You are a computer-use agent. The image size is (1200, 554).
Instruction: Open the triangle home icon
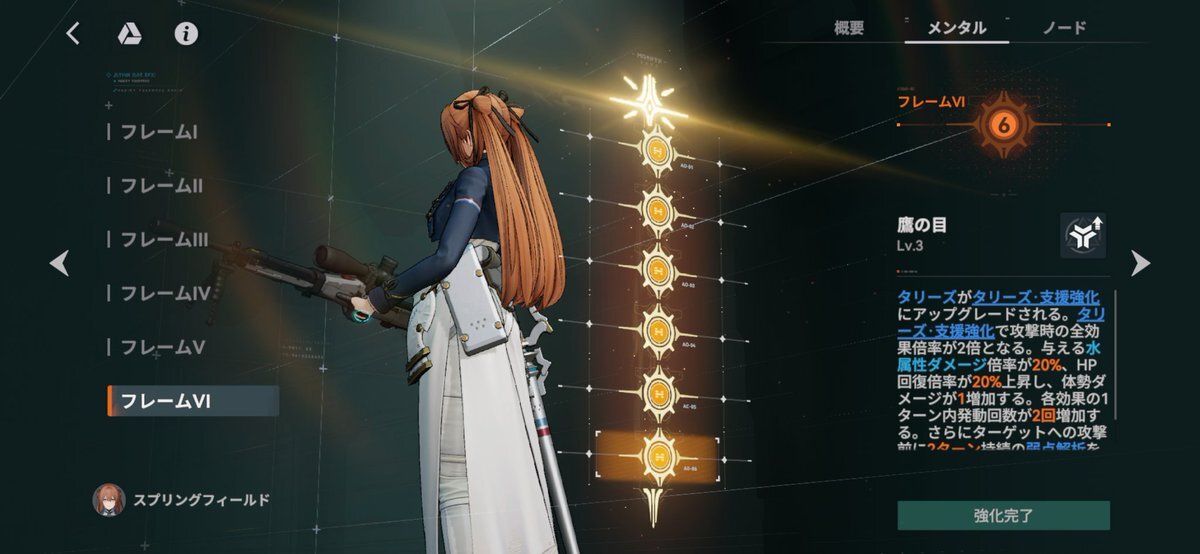(129, 34)
